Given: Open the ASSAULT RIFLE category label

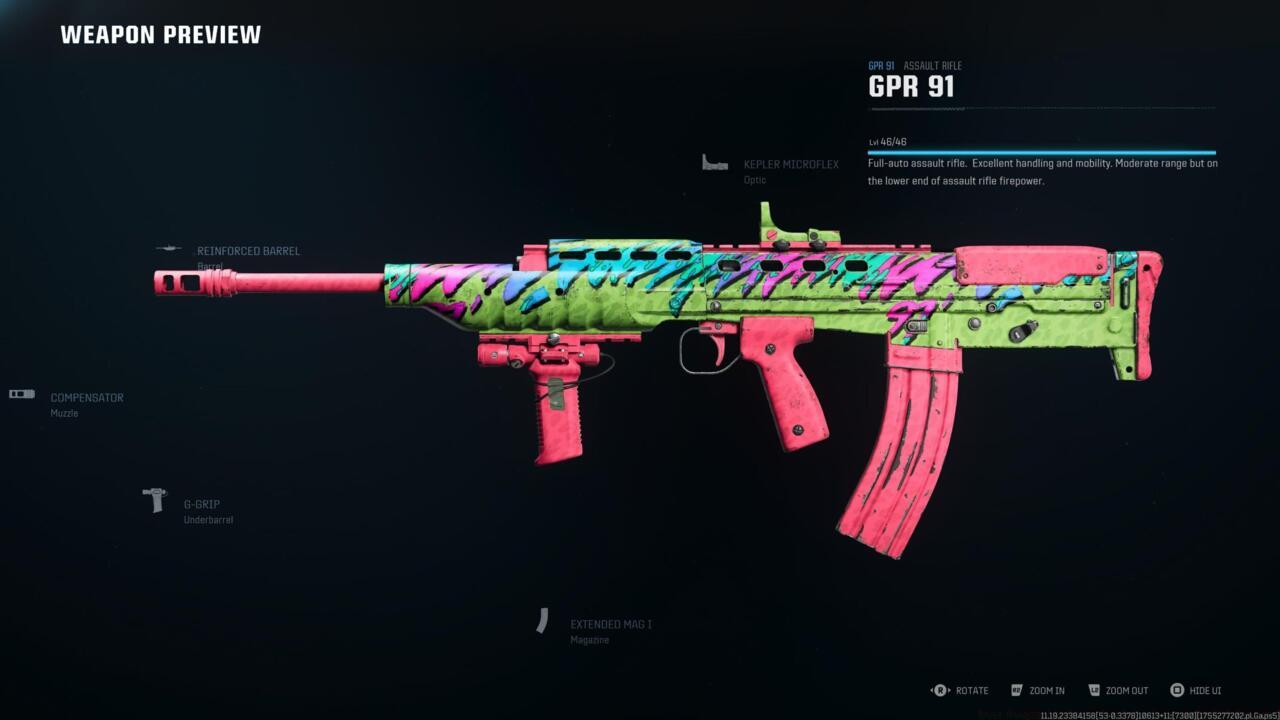Looking at the screenshot, I should click(x=932, y=65).
